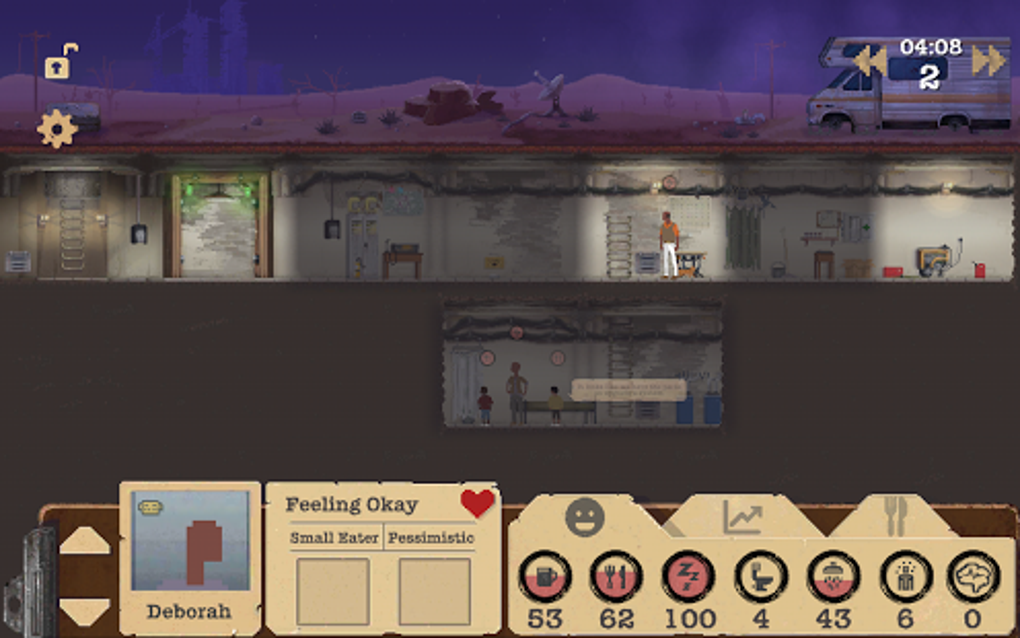The width and height of the screenshot is (1020, 638).
Task: Select previous survivor with up arrow
Action: [85, 540]
